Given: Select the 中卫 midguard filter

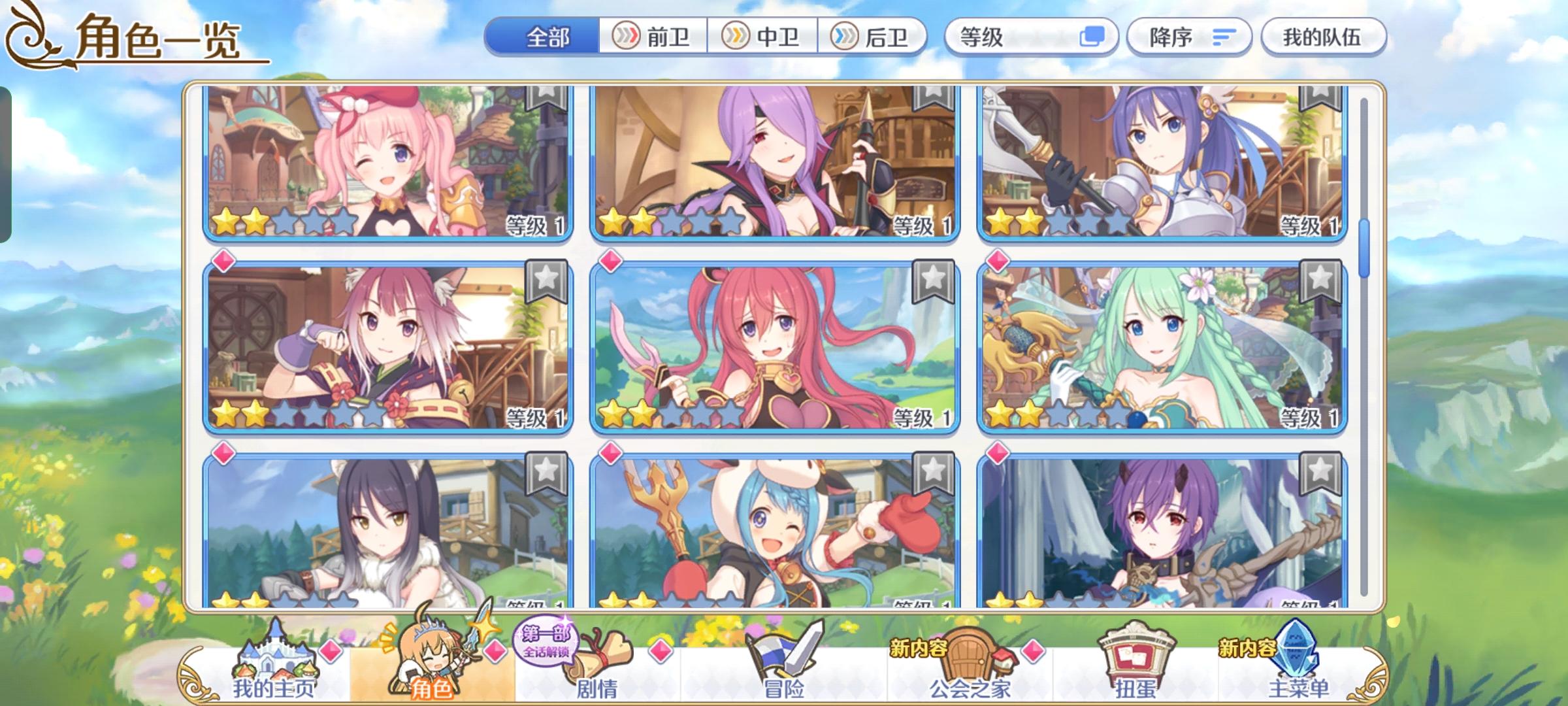Looking at the screenshot, I should pos(763,37).
